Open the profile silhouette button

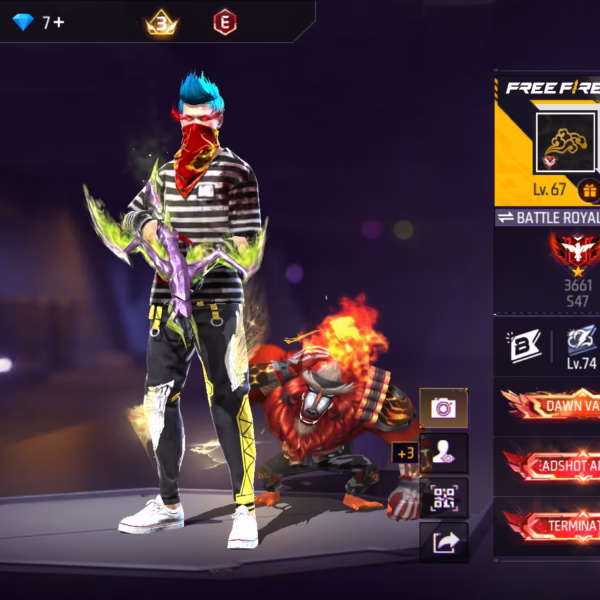(x=443, y=453)
